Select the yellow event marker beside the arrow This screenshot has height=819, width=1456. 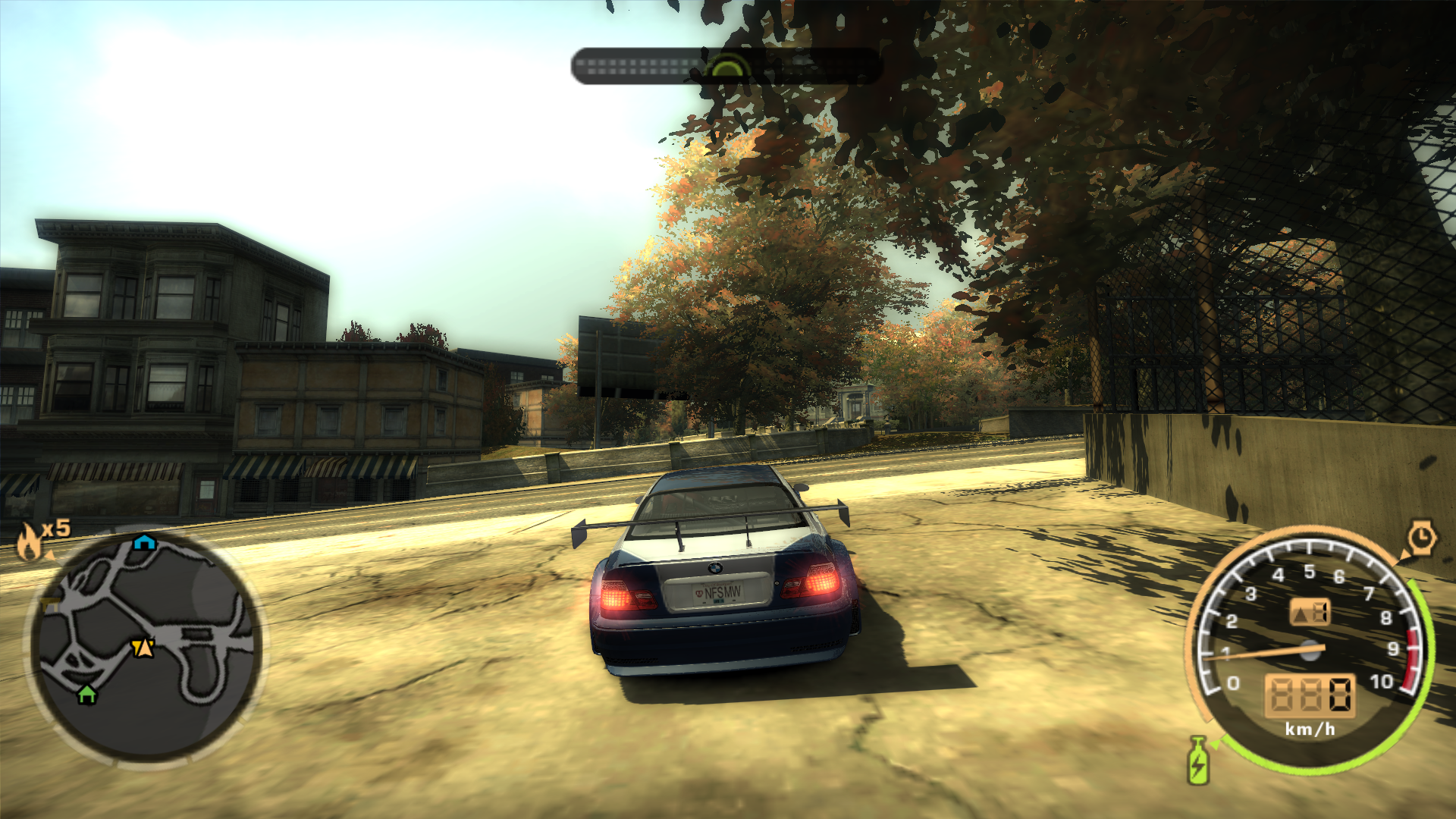click(137, 646)
